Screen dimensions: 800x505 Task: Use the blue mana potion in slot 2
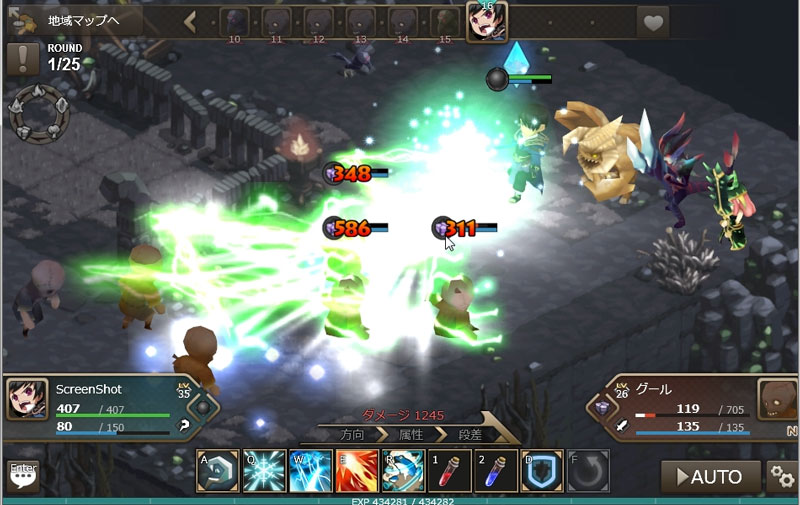point(495,470)
